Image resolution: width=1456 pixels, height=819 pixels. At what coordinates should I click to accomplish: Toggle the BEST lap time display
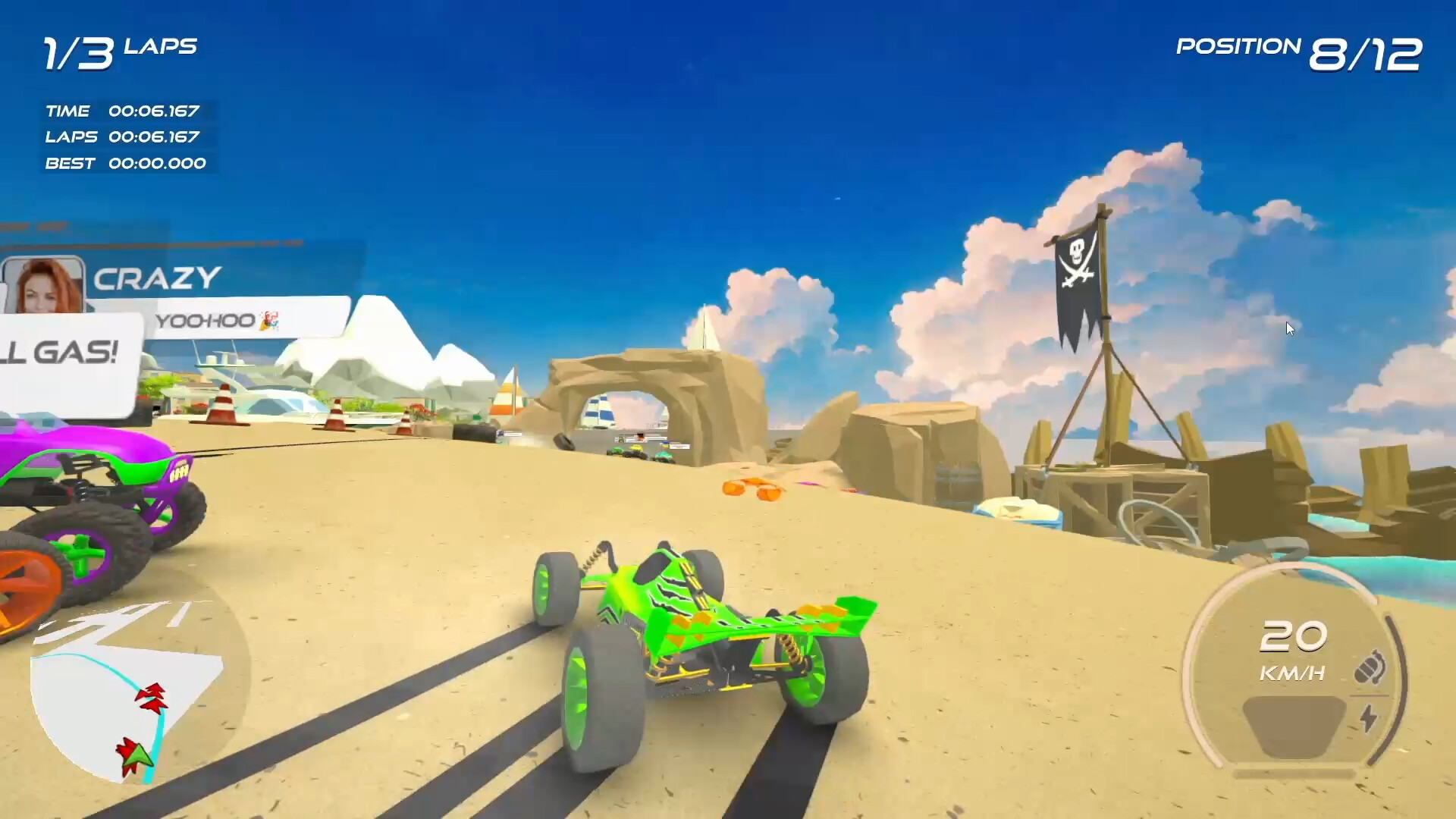(x=125, y=163)
